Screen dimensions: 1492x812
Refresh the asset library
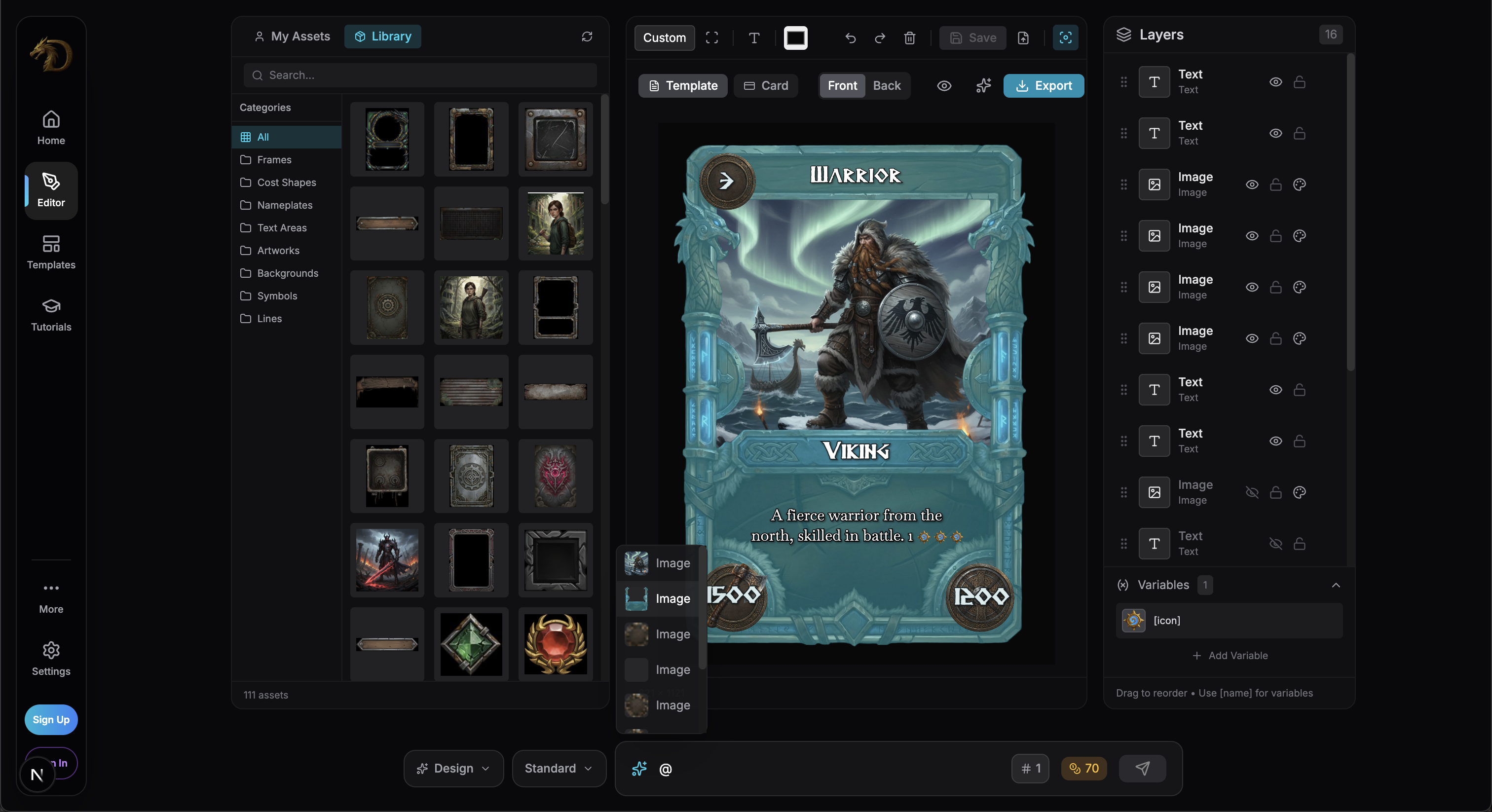(x=587, y=37)
